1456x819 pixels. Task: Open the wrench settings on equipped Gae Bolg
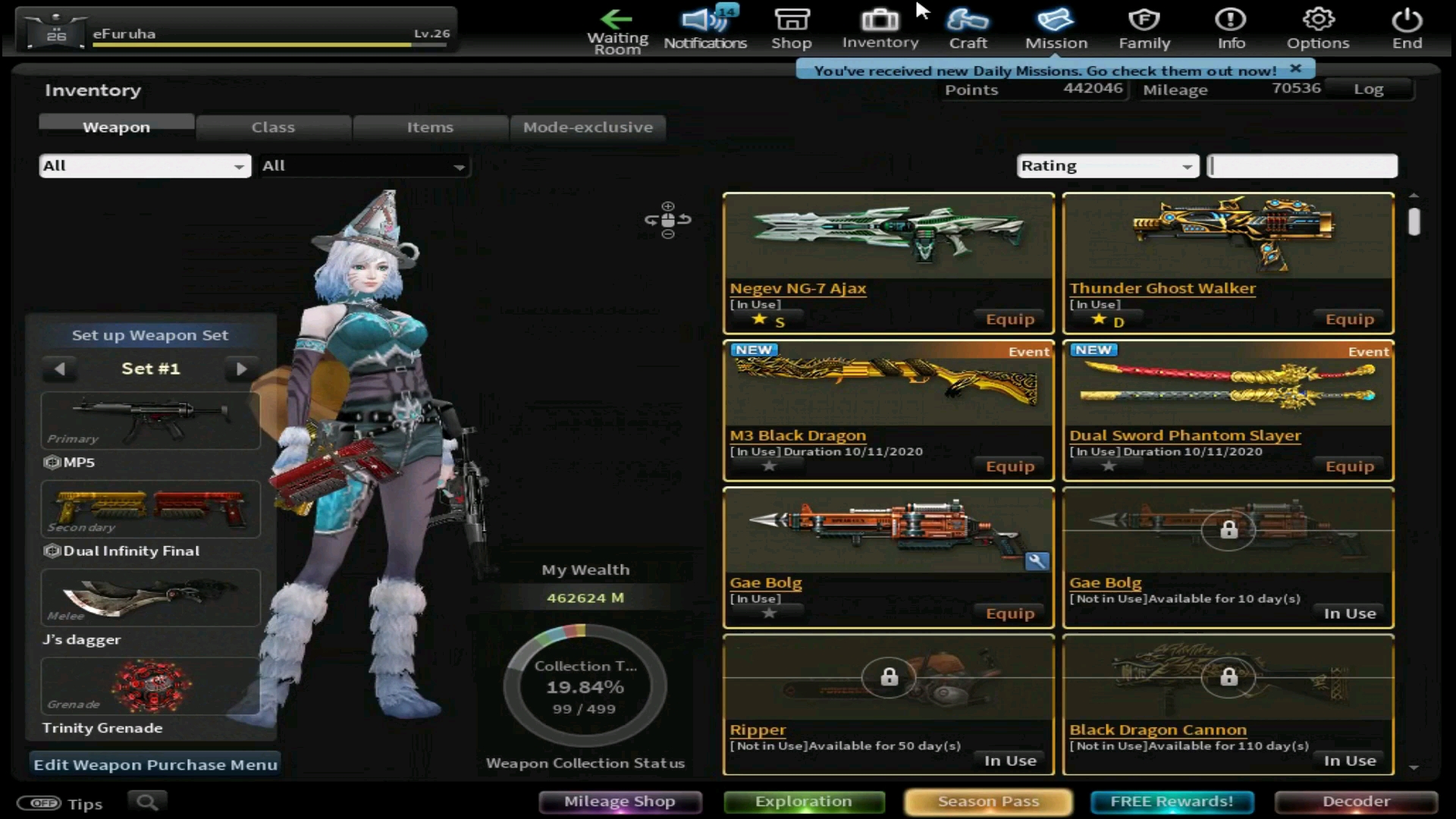tap(1037, 562)
